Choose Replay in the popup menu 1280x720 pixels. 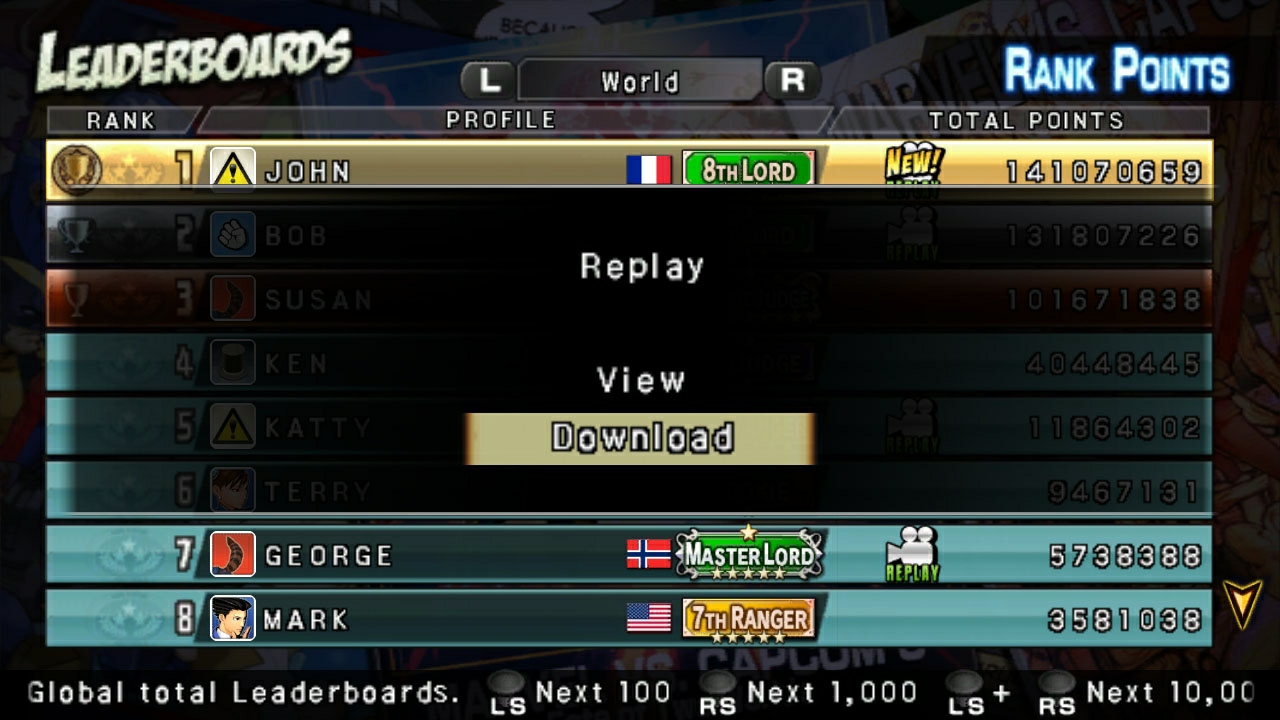click(x=640, y=266)
